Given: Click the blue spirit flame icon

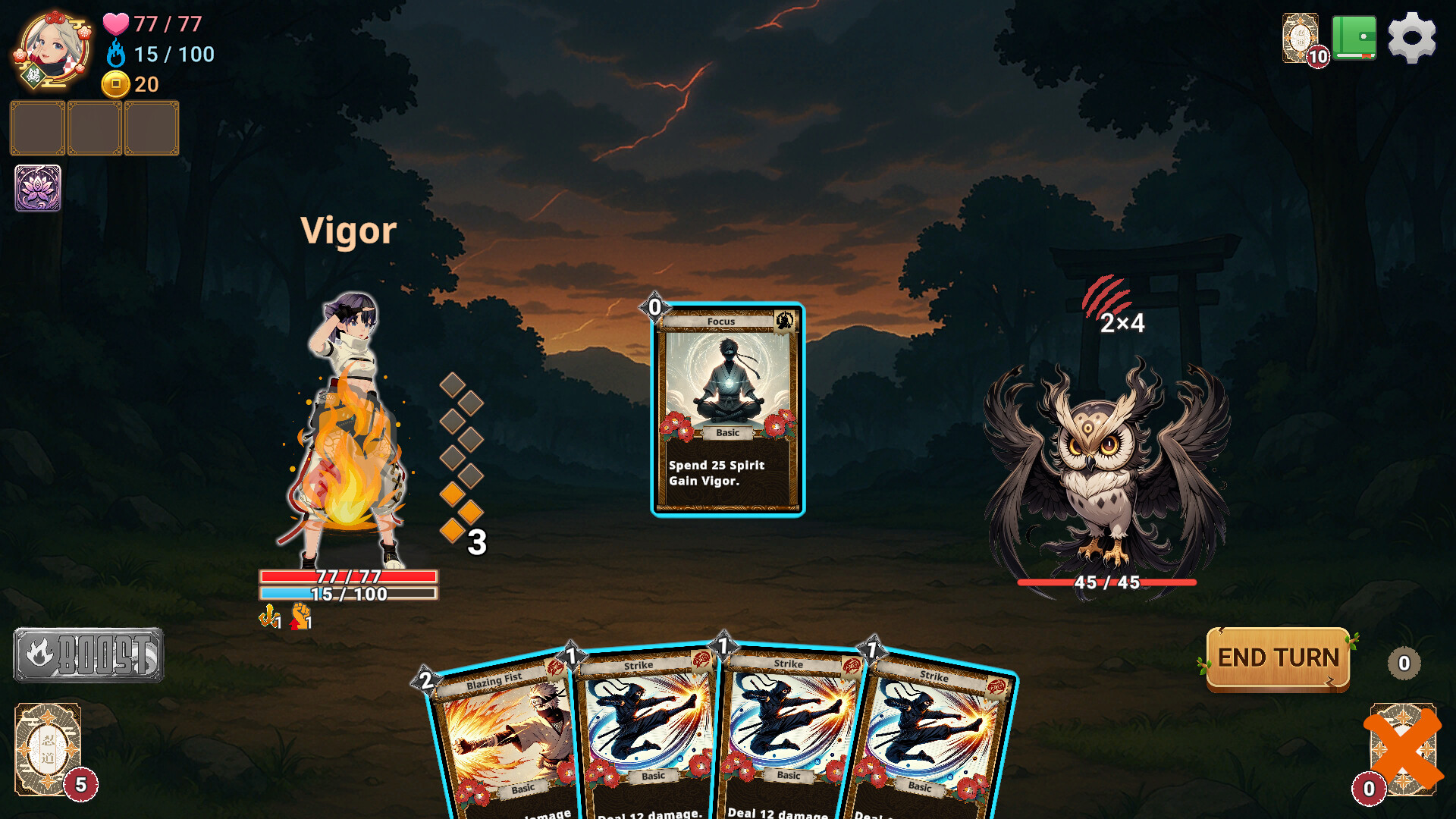Looking at the screenshot, I should [x=115, y=54].
